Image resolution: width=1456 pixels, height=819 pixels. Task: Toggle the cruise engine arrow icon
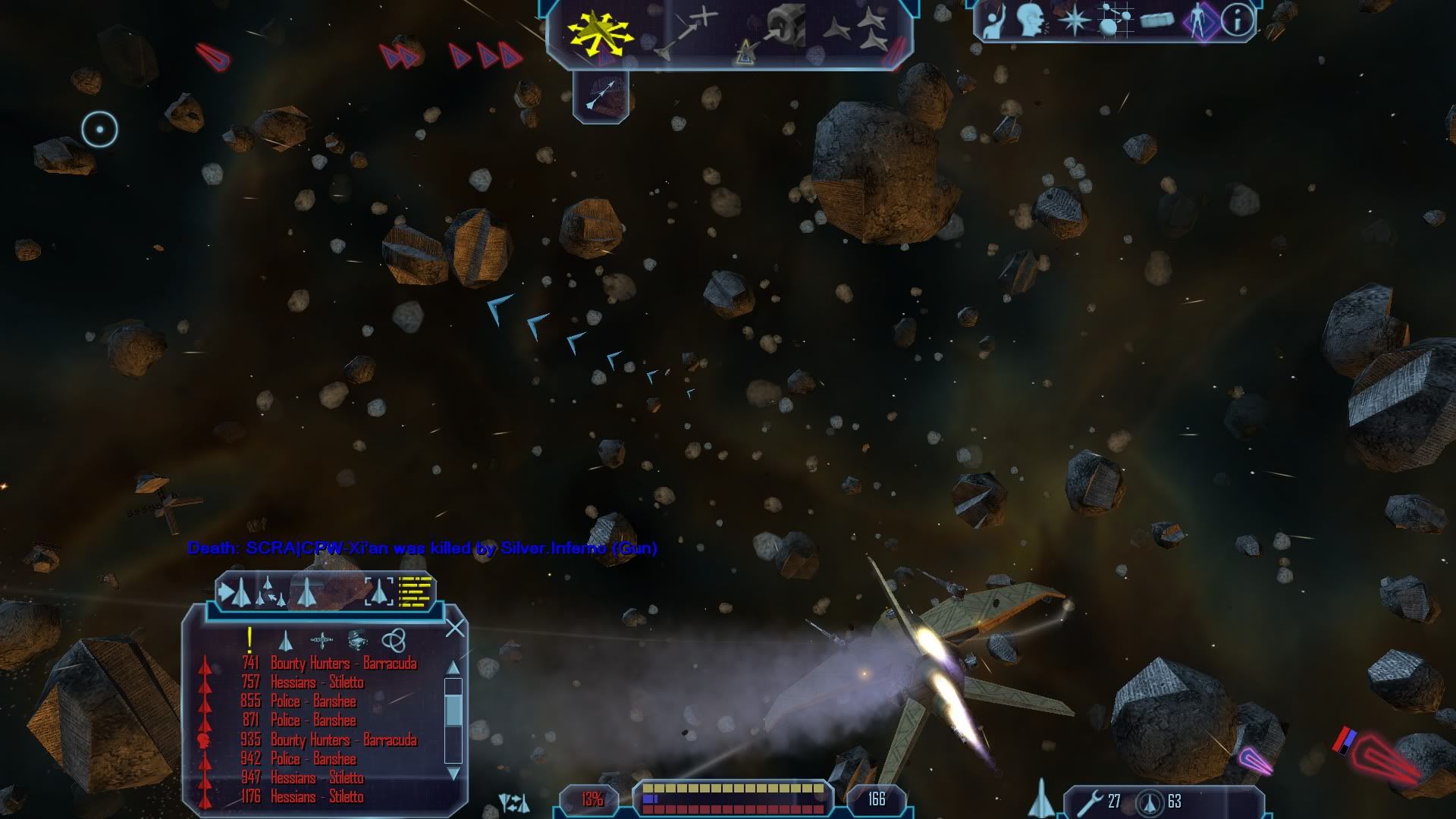[601, 96]
